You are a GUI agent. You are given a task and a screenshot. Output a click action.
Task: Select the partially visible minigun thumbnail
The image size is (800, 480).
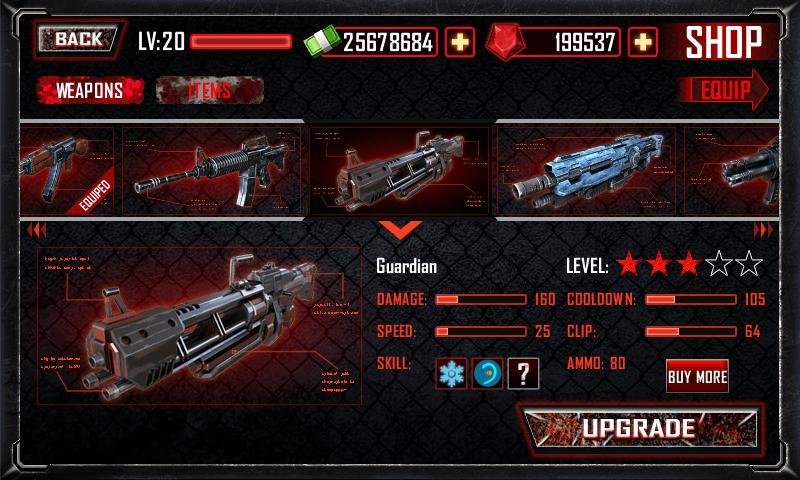(735, 170)
